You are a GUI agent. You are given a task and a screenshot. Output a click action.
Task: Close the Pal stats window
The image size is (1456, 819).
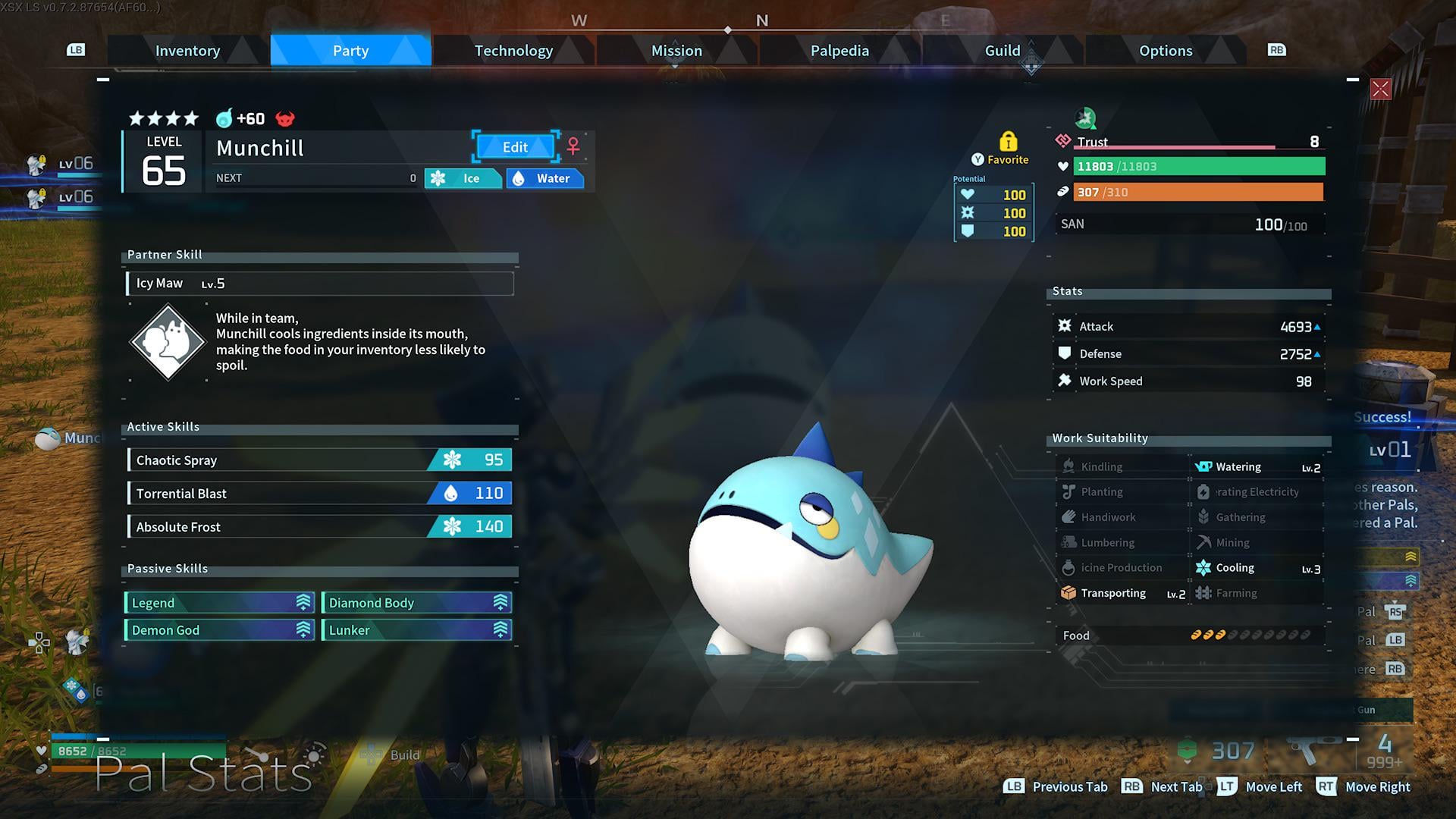(1380, 89)
